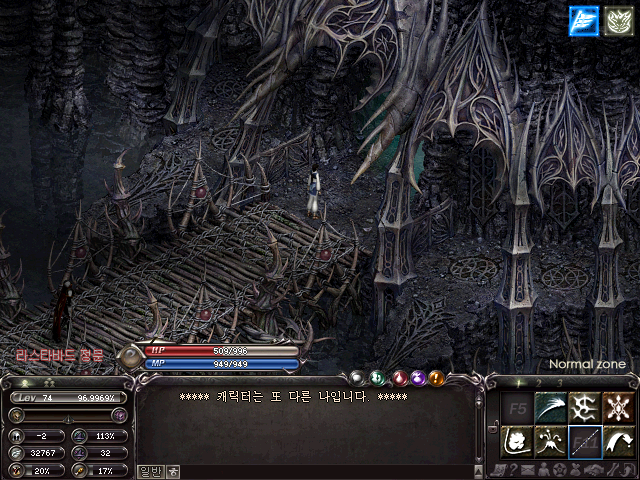The width and height of the screenshot is (640, 480).
Task: Activate the curved arrow skill
Action: click(617, 440)
